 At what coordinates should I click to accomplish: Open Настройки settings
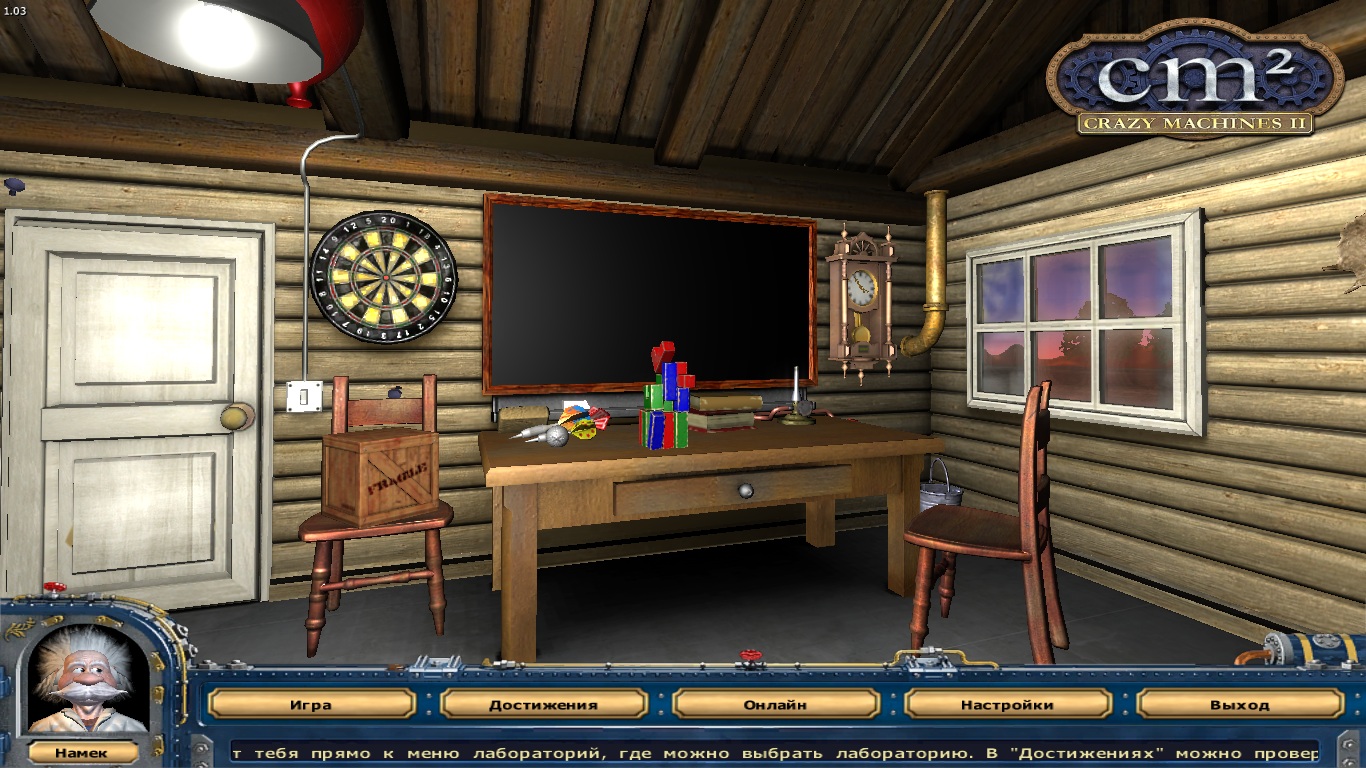click(1007, 704)
